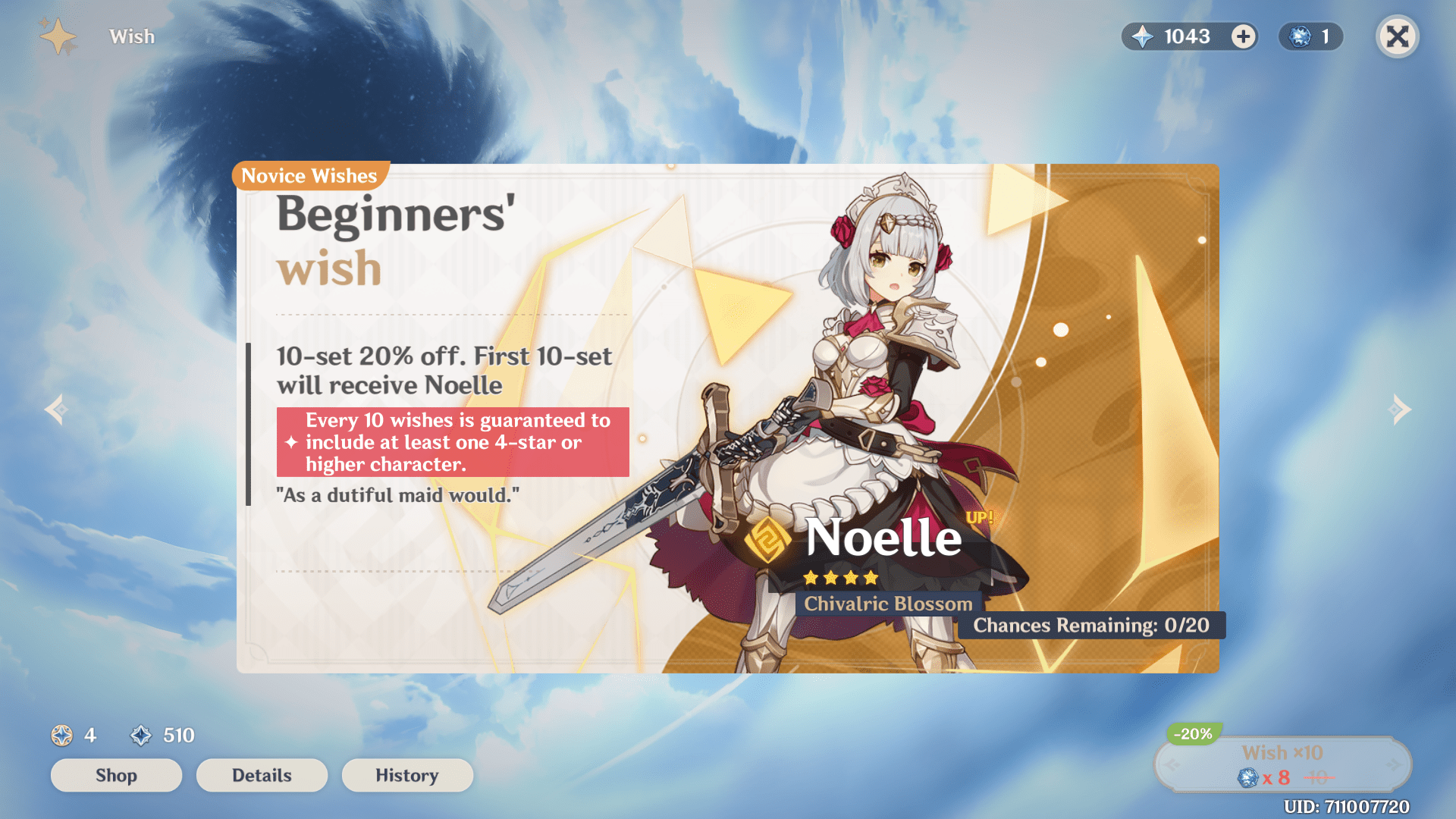Expand the Novice Wishes banner label

coord(309,176)
